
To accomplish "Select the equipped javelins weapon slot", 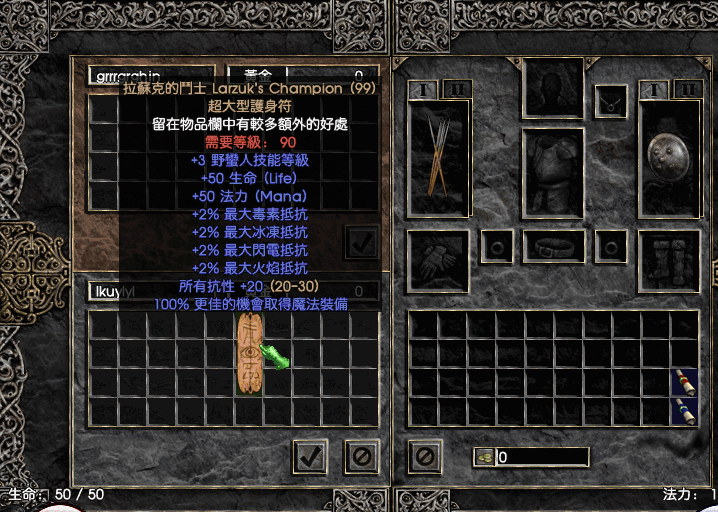I will (438, 158).
